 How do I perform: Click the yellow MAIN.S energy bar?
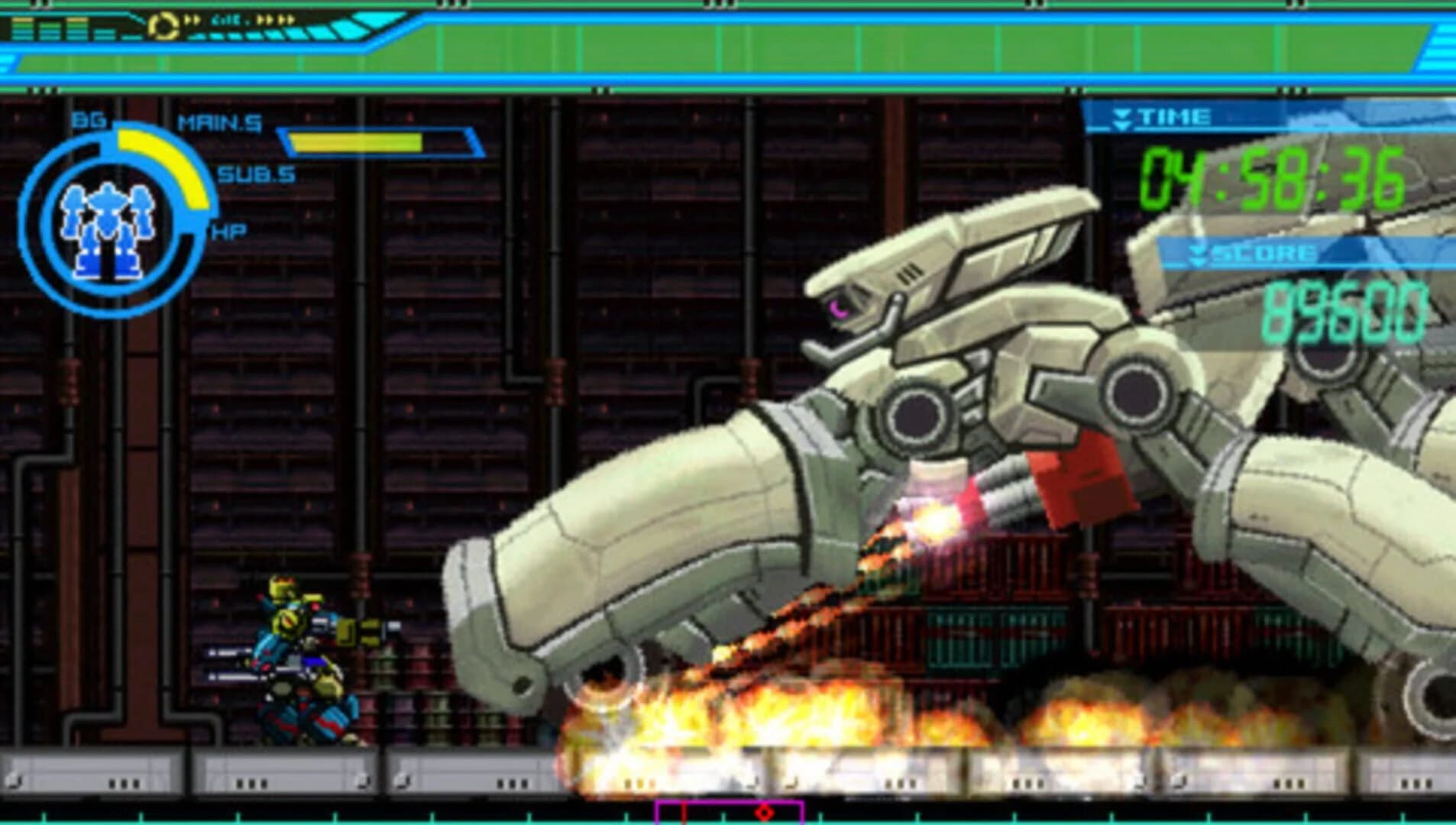tap(355, 141)
